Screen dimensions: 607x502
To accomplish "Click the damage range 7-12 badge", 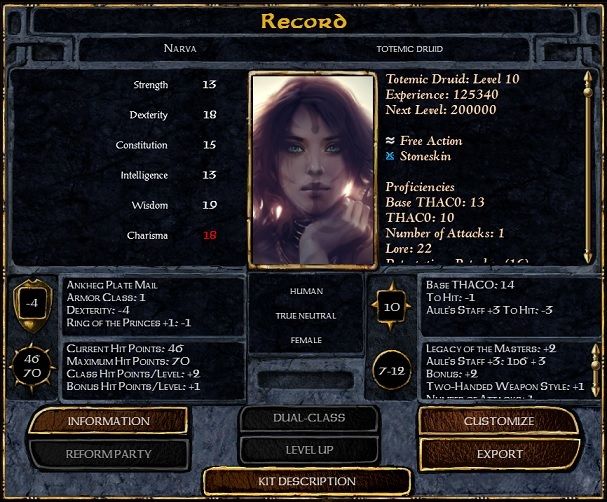I will click(x=391, y=369).
